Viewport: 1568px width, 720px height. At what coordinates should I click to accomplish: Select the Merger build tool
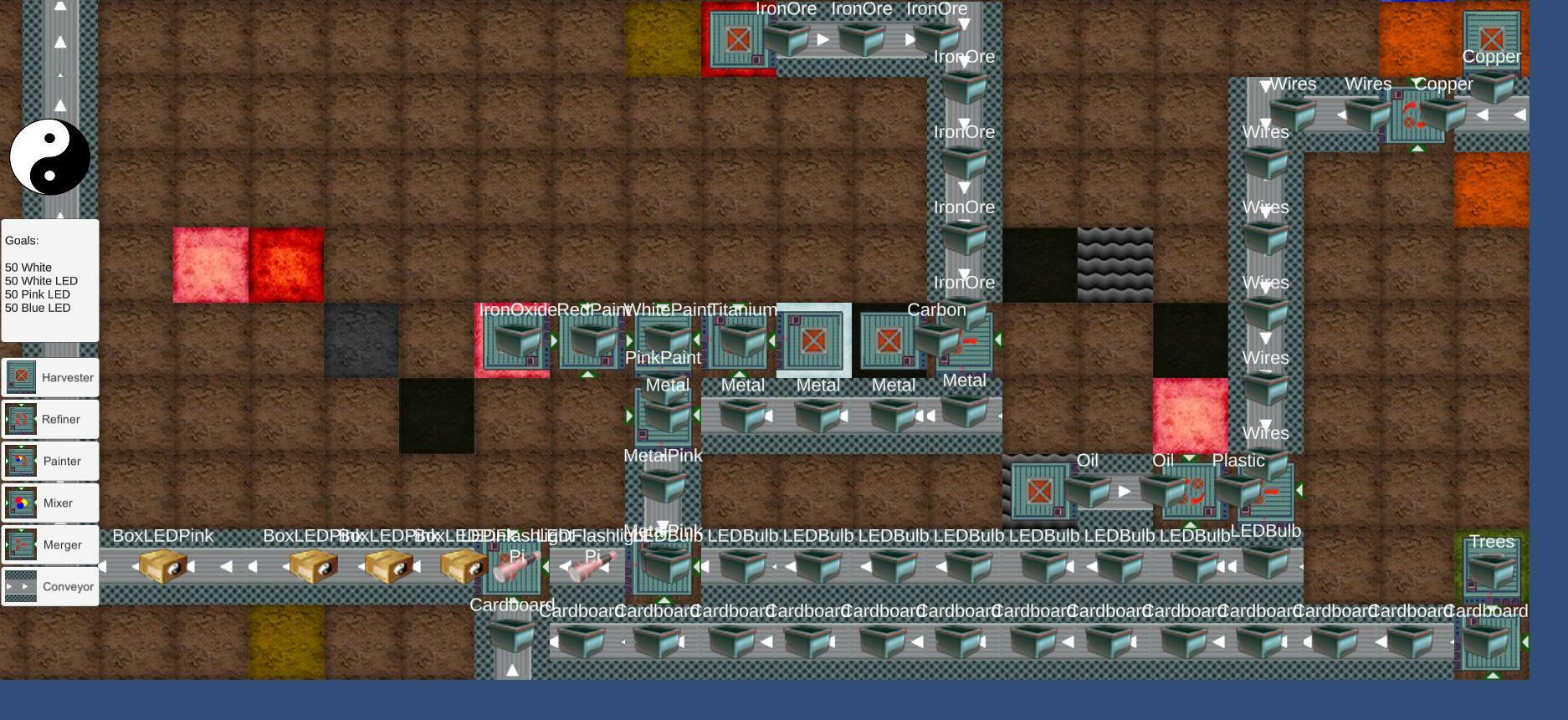49,544
